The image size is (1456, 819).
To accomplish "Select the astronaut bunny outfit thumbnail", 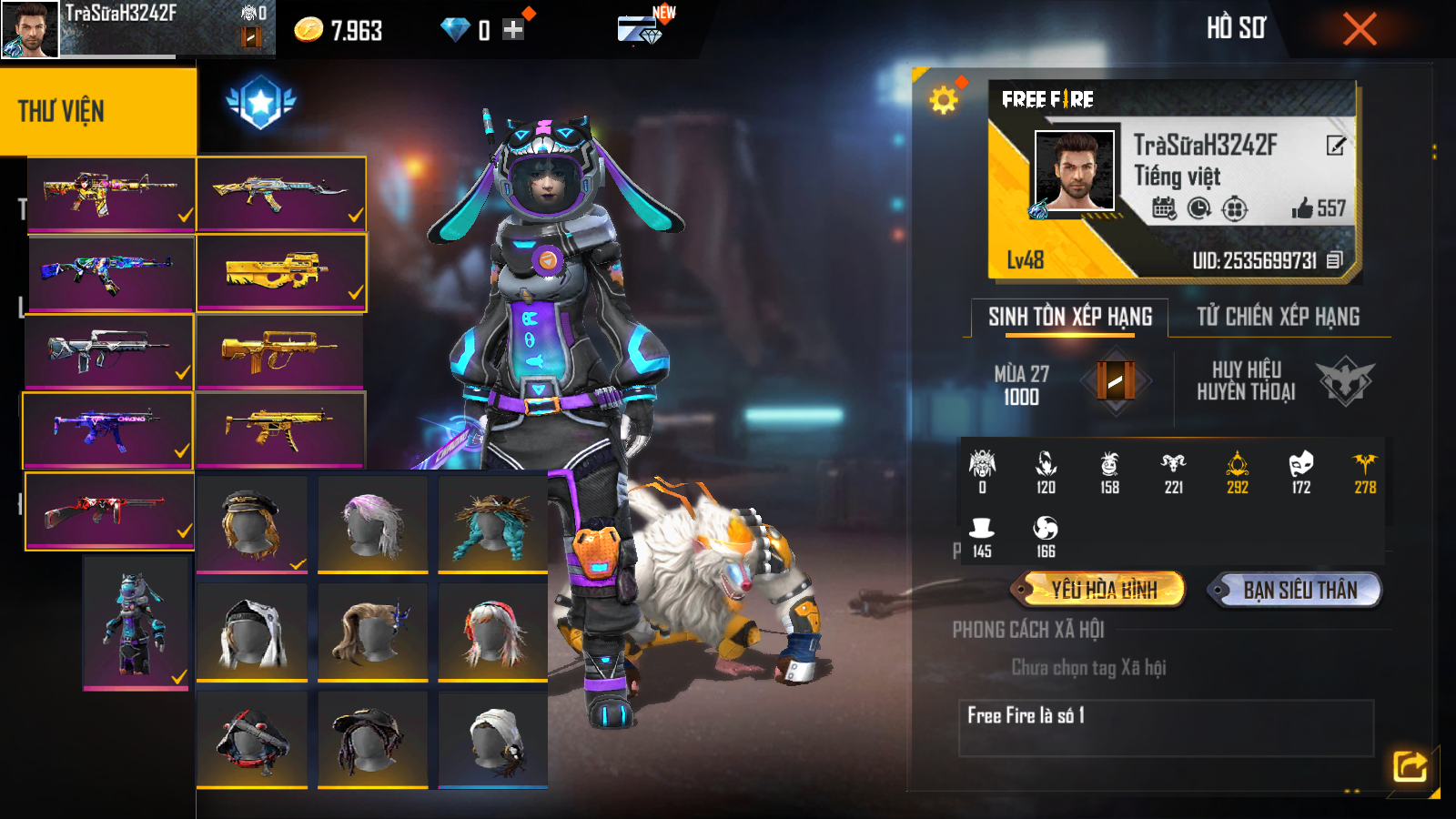I will click(x=136, y=622).
